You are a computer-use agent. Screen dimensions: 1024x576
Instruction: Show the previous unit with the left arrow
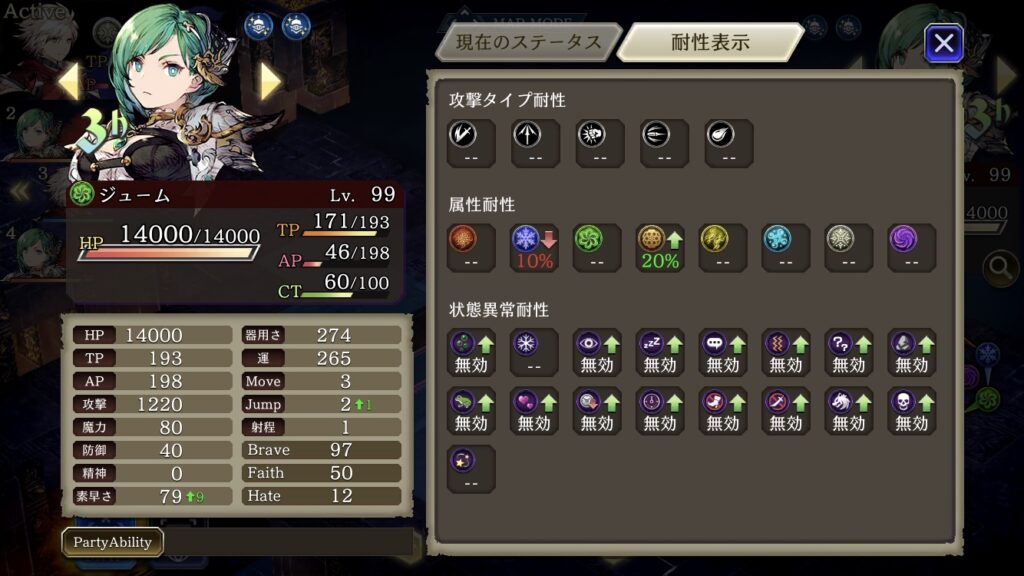click(x=69, y=81)
